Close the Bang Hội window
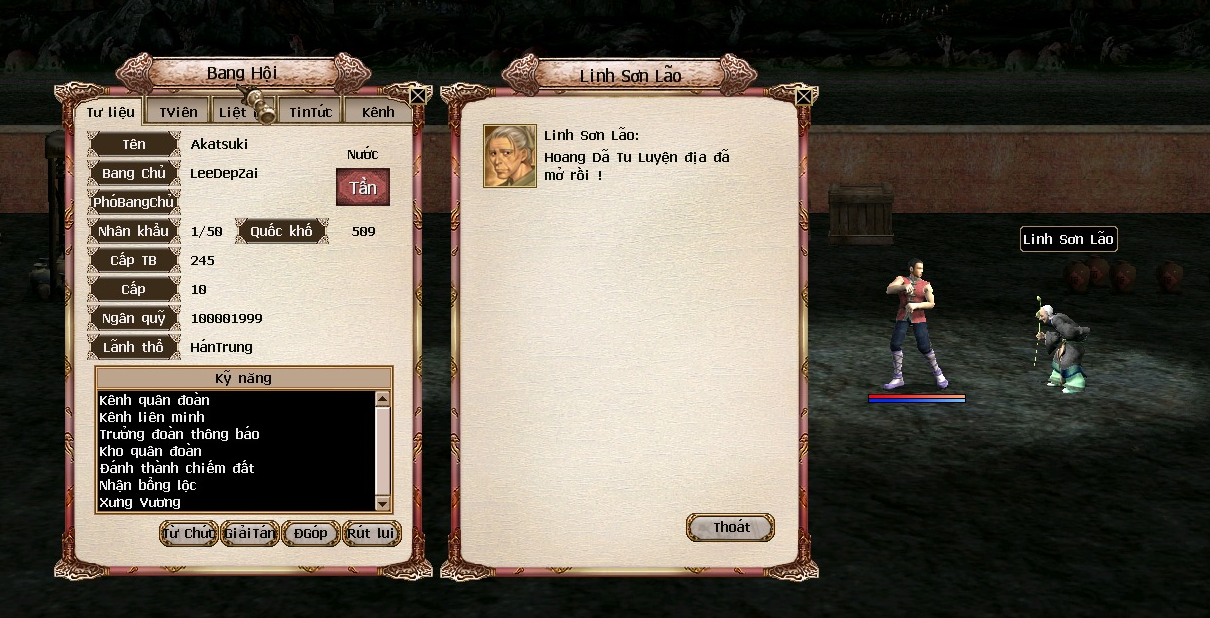 click(419, 96)
